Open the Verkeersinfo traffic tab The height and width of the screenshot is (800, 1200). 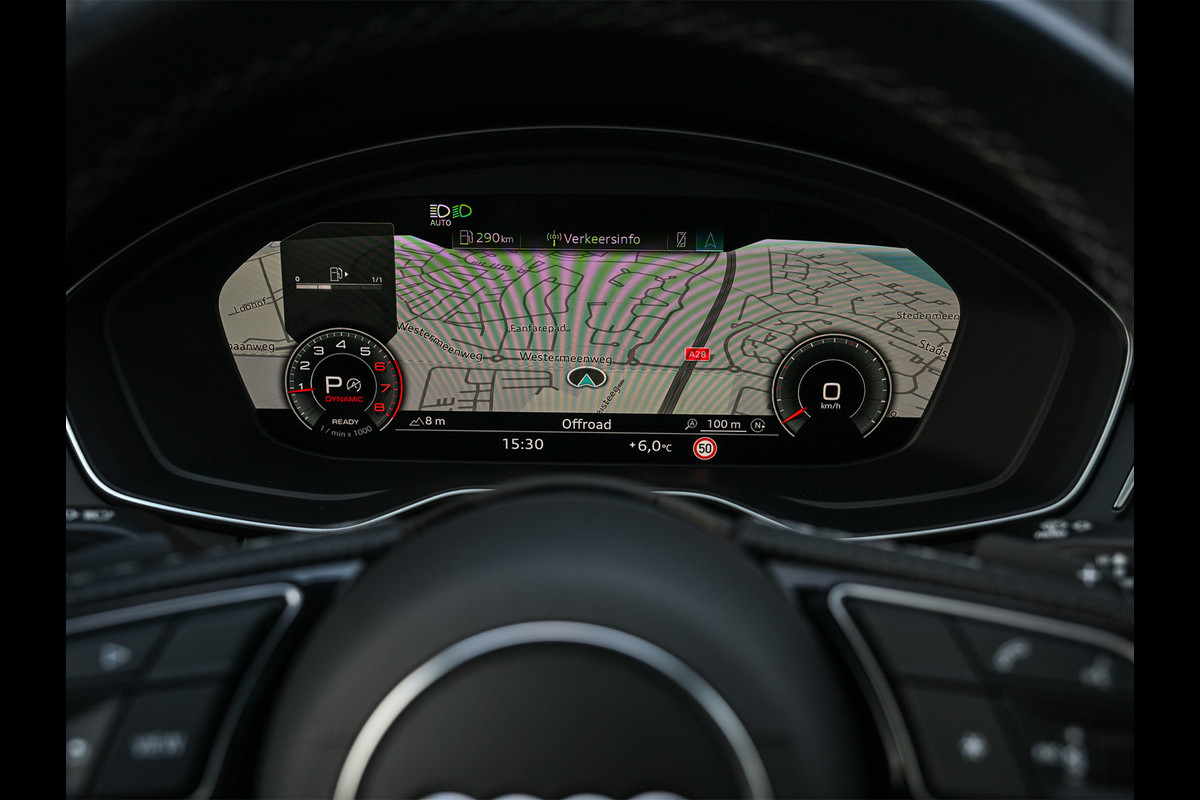(x=594, y=239)
